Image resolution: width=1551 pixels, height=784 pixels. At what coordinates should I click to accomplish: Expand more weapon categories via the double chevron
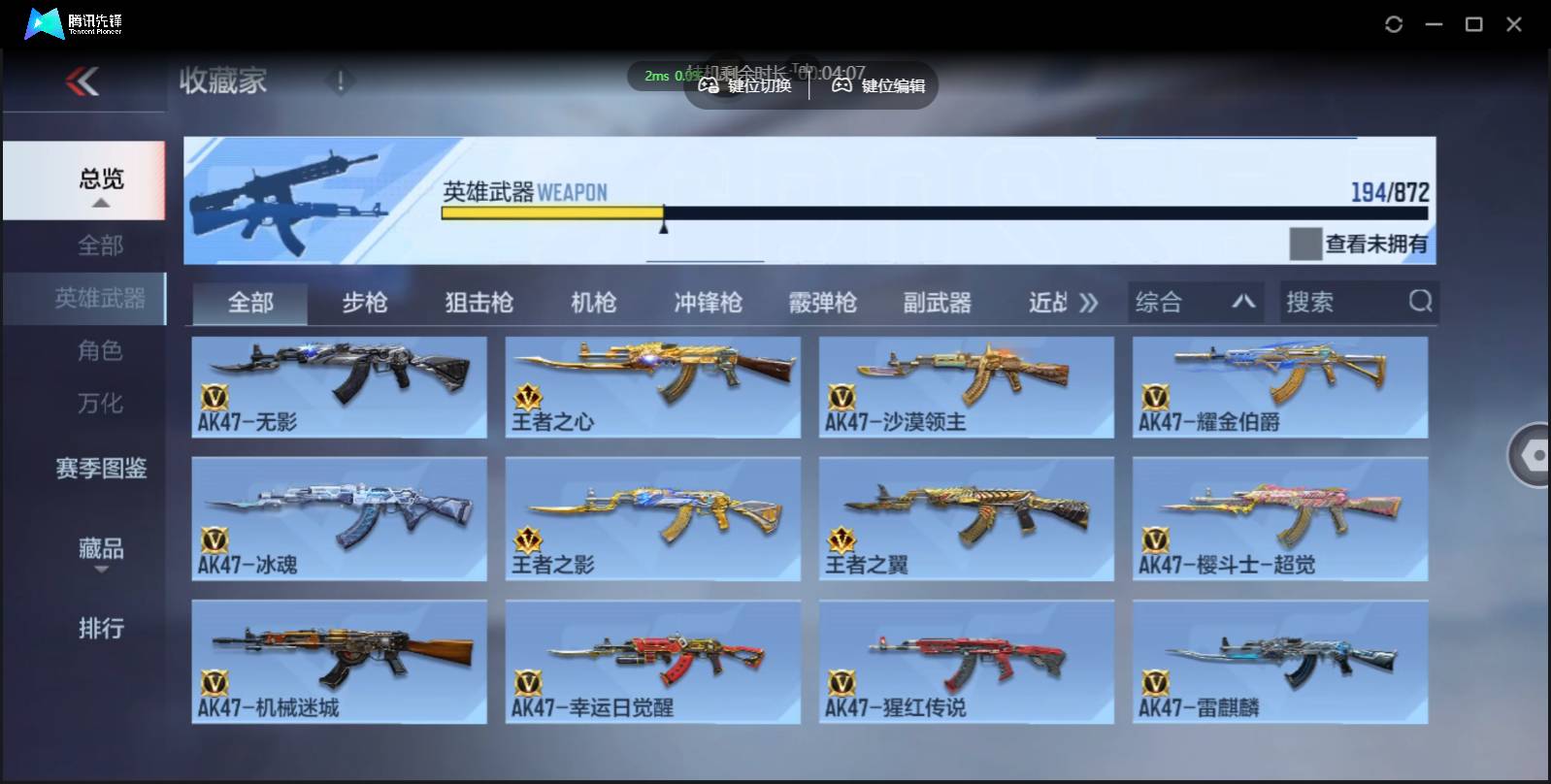coord(1091,302)
